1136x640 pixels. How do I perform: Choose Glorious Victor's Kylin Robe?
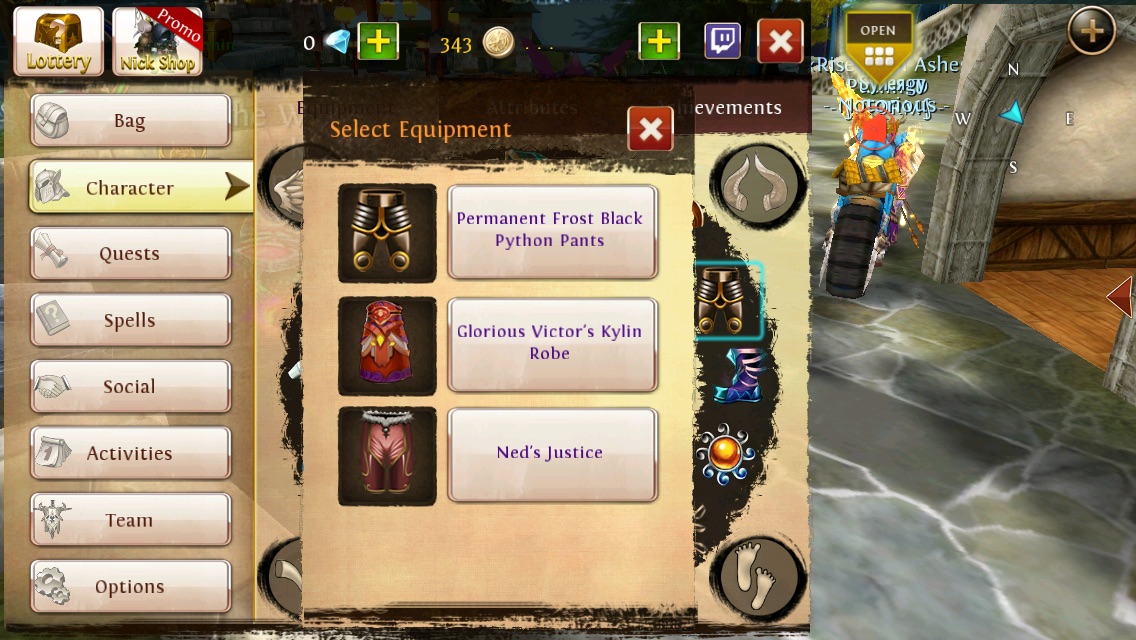pos(551,343)
